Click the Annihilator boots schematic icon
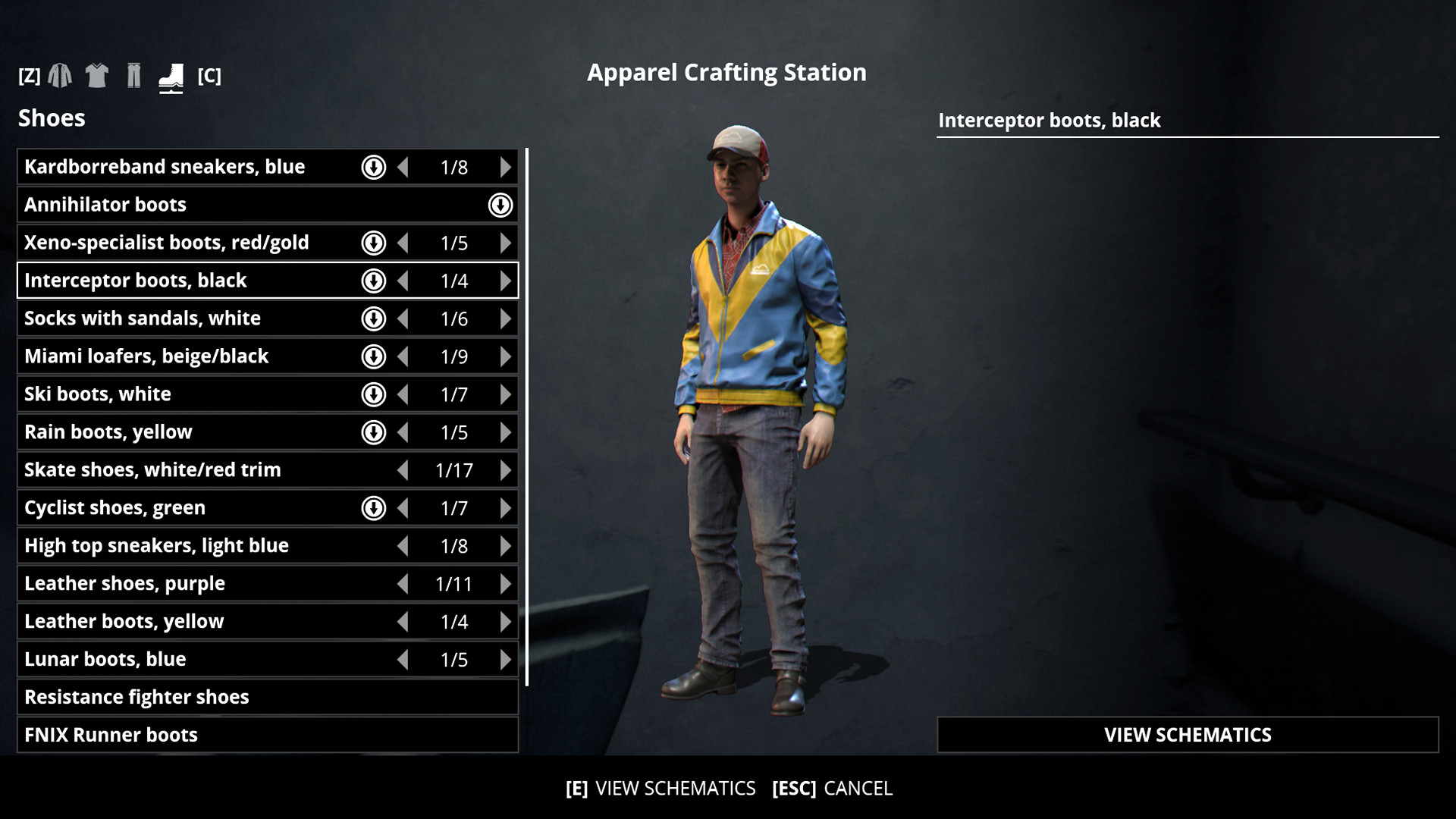The image size is (1456, 819). [x=500, y=205]
